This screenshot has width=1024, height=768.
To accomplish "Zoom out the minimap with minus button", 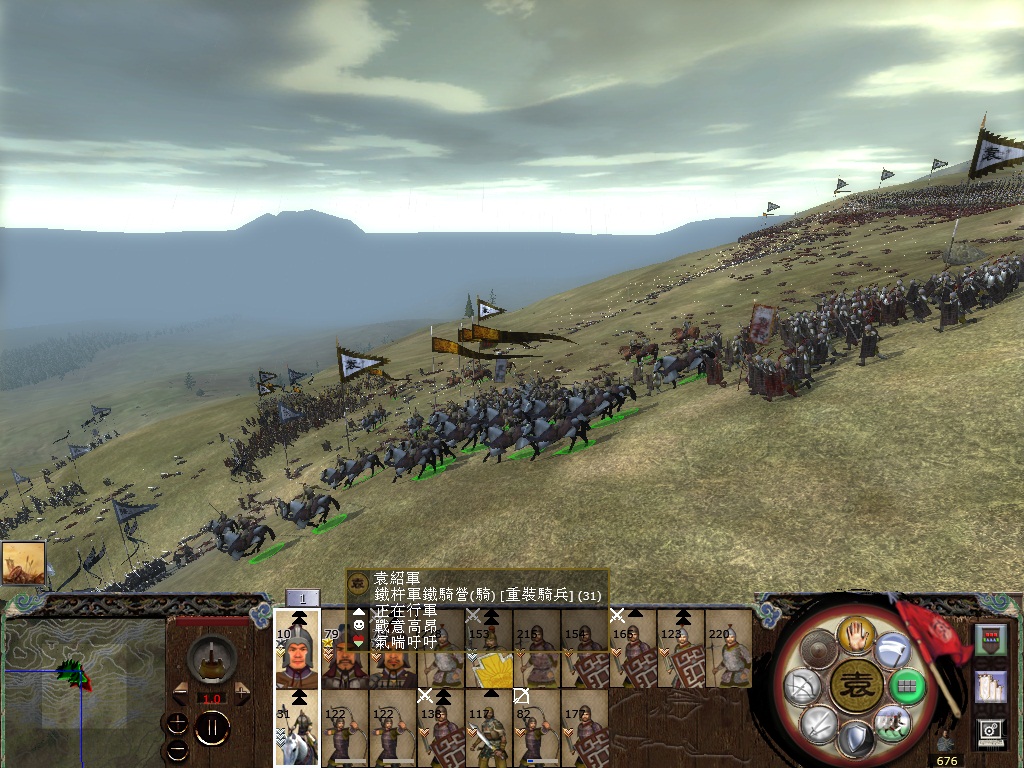I will click(177, 748).
